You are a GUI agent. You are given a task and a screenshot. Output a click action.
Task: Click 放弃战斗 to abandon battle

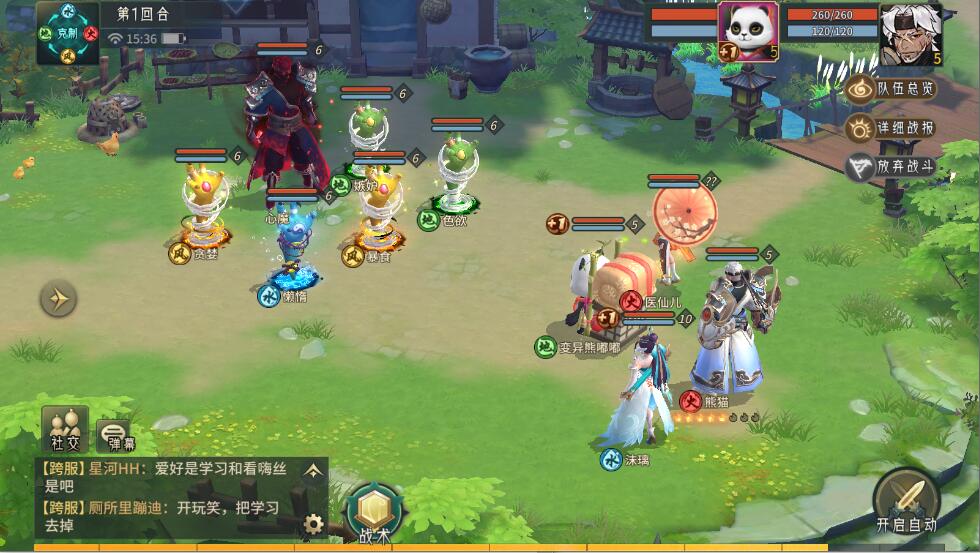[x=892, y=167]
